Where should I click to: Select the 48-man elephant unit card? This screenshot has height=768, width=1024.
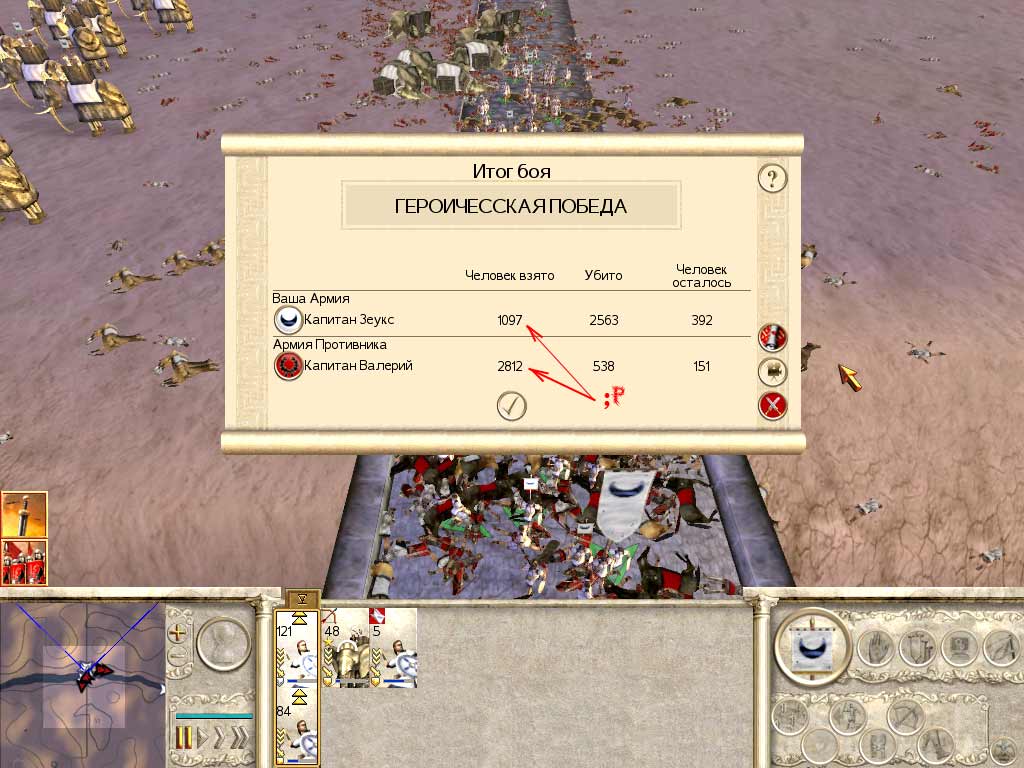[x=345, y=649]
